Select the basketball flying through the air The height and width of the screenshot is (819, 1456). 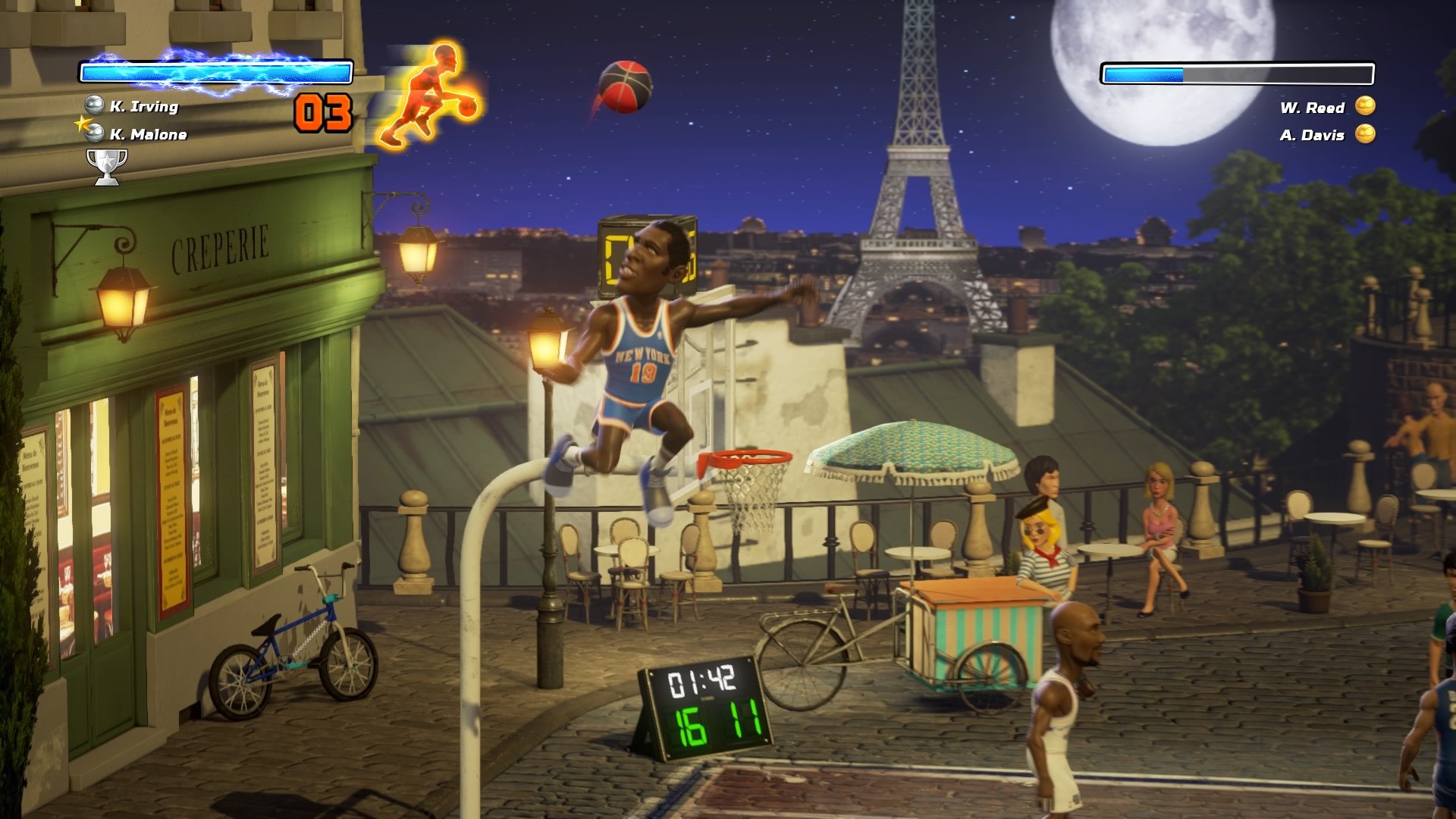(x=626, y=86)
